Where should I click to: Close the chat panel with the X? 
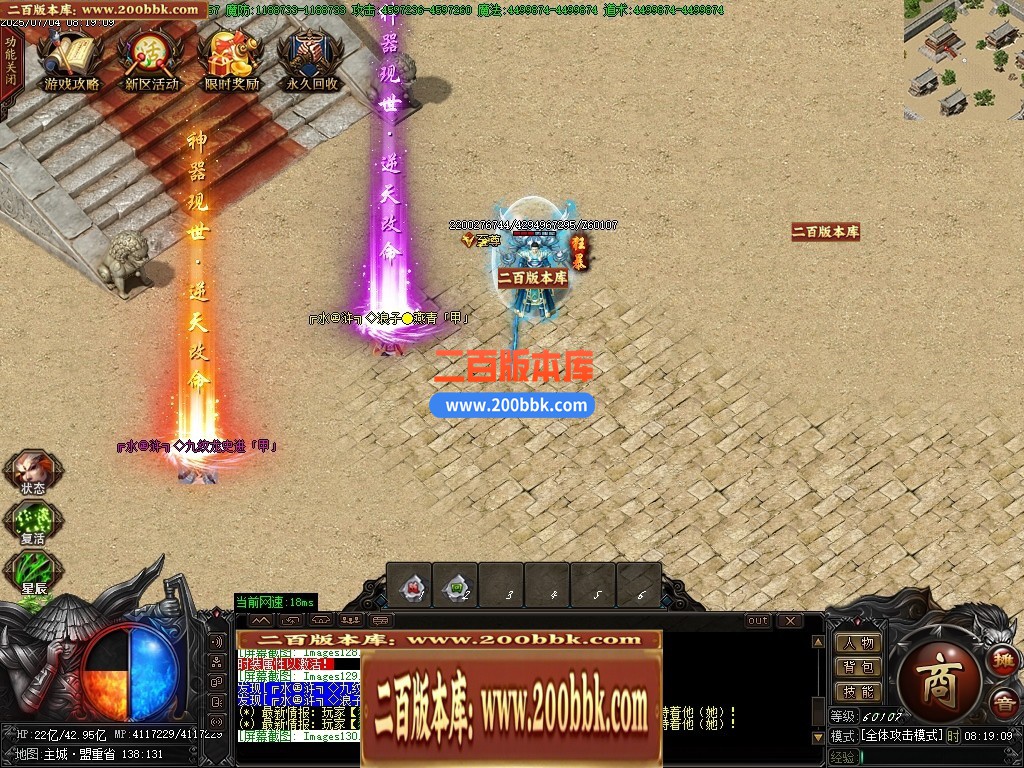pyautogui.click(x=790, y=621)
